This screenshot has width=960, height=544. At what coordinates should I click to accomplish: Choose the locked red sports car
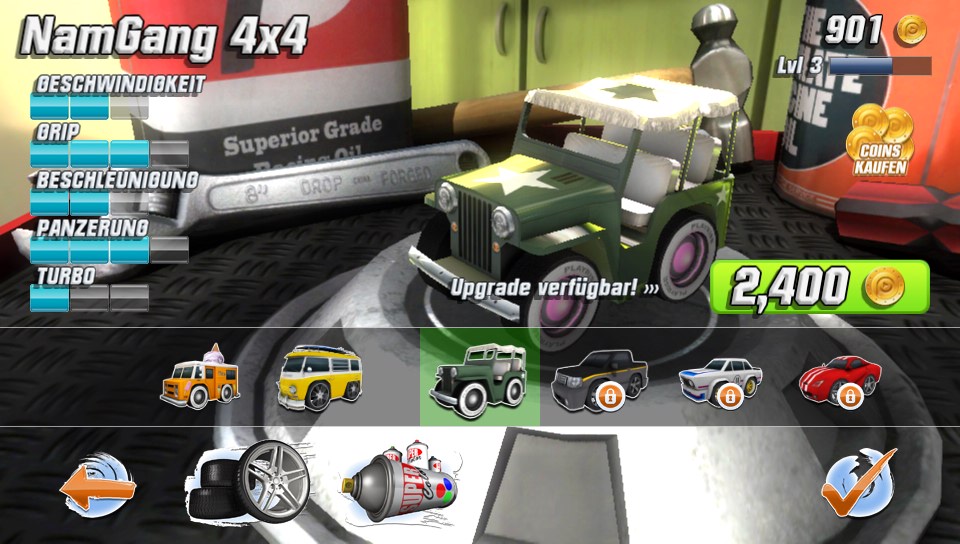[840, 378]
